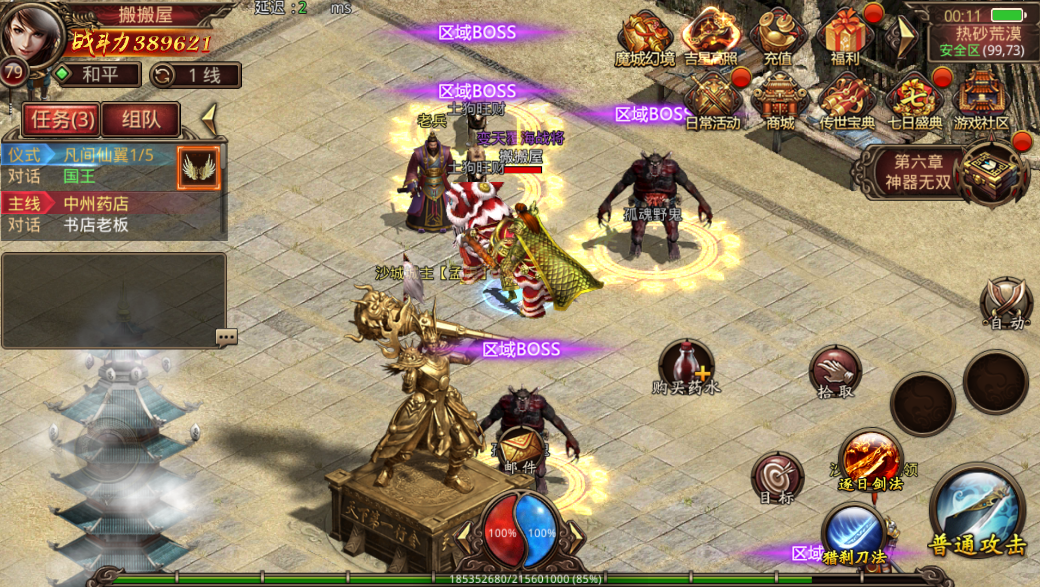Viewport: 1040px width, 587px height.
Task: Switch to the 组队 team tab
Action: [139, 120]
